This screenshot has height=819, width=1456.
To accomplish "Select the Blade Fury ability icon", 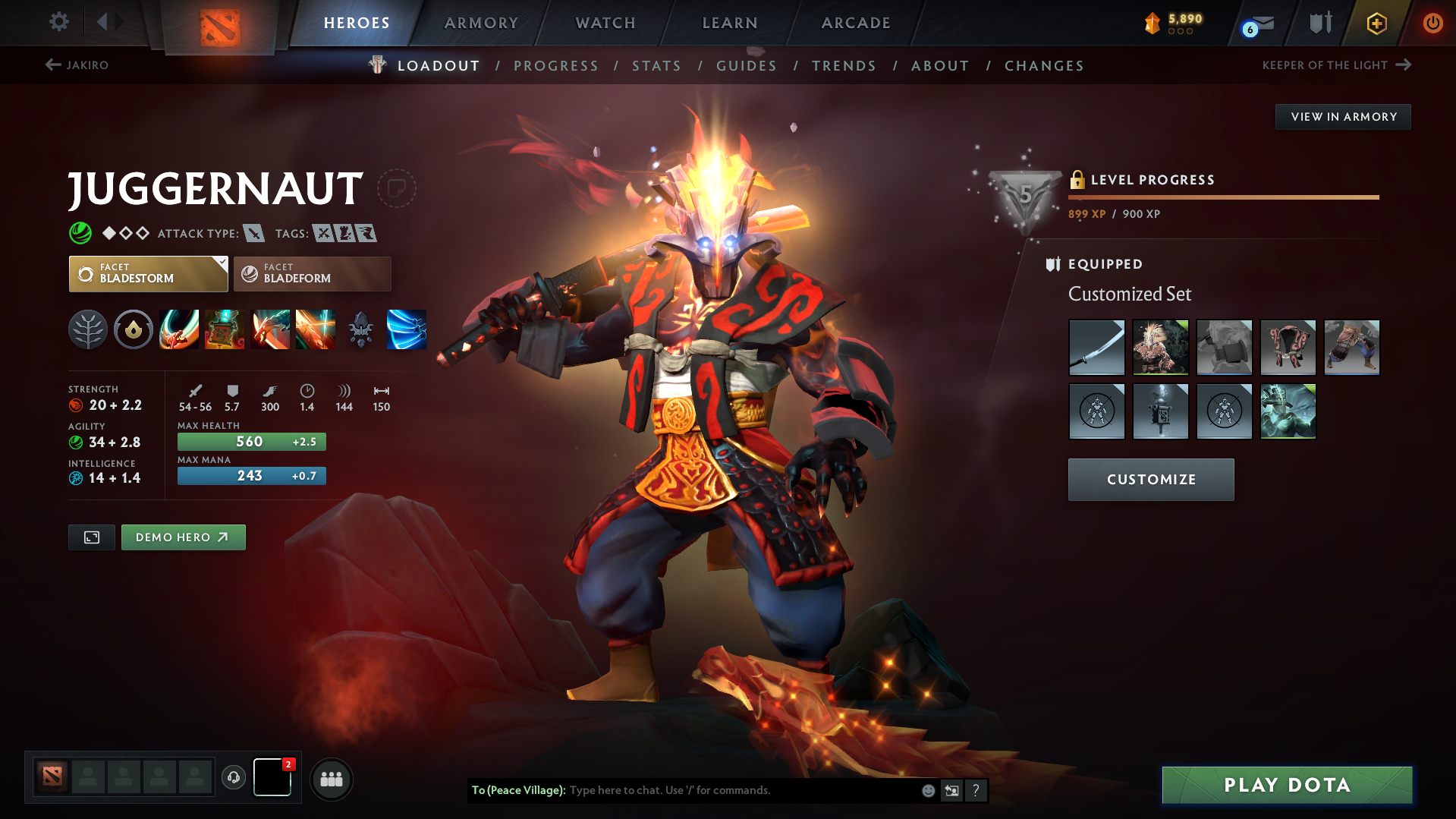I will [x=178, y=329].
